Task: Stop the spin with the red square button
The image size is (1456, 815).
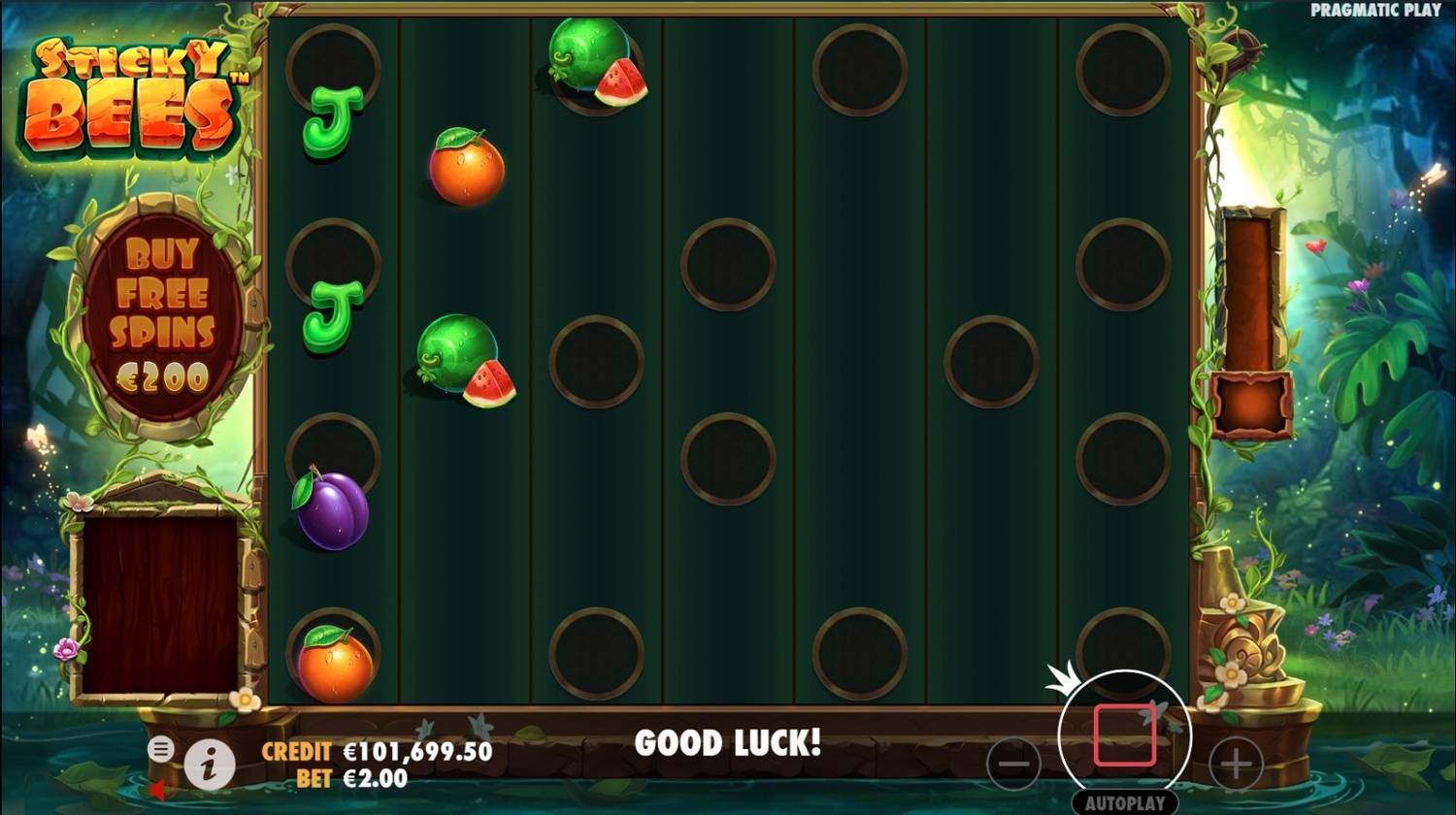Action: (x=1125, y=735)
